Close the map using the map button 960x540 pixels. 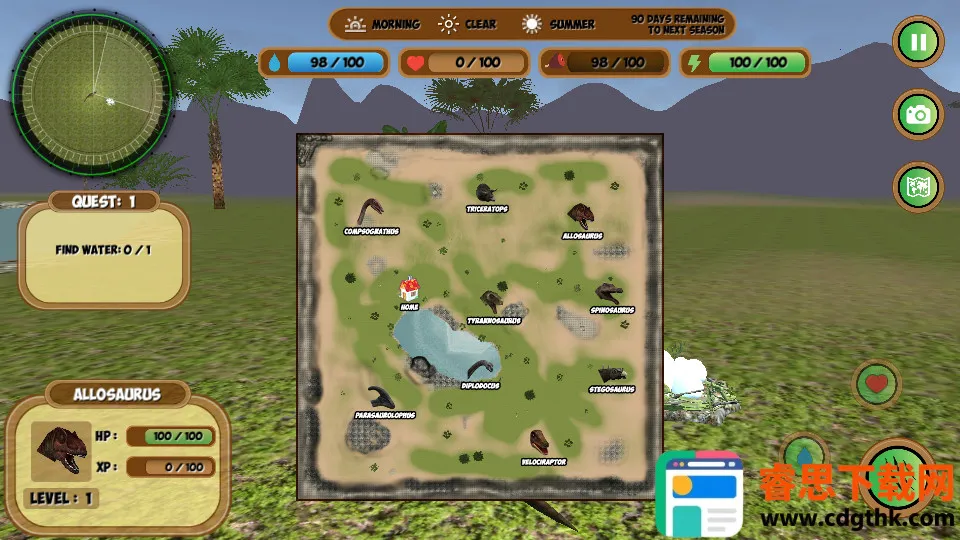pyautogui.click(x=918, y=188)
